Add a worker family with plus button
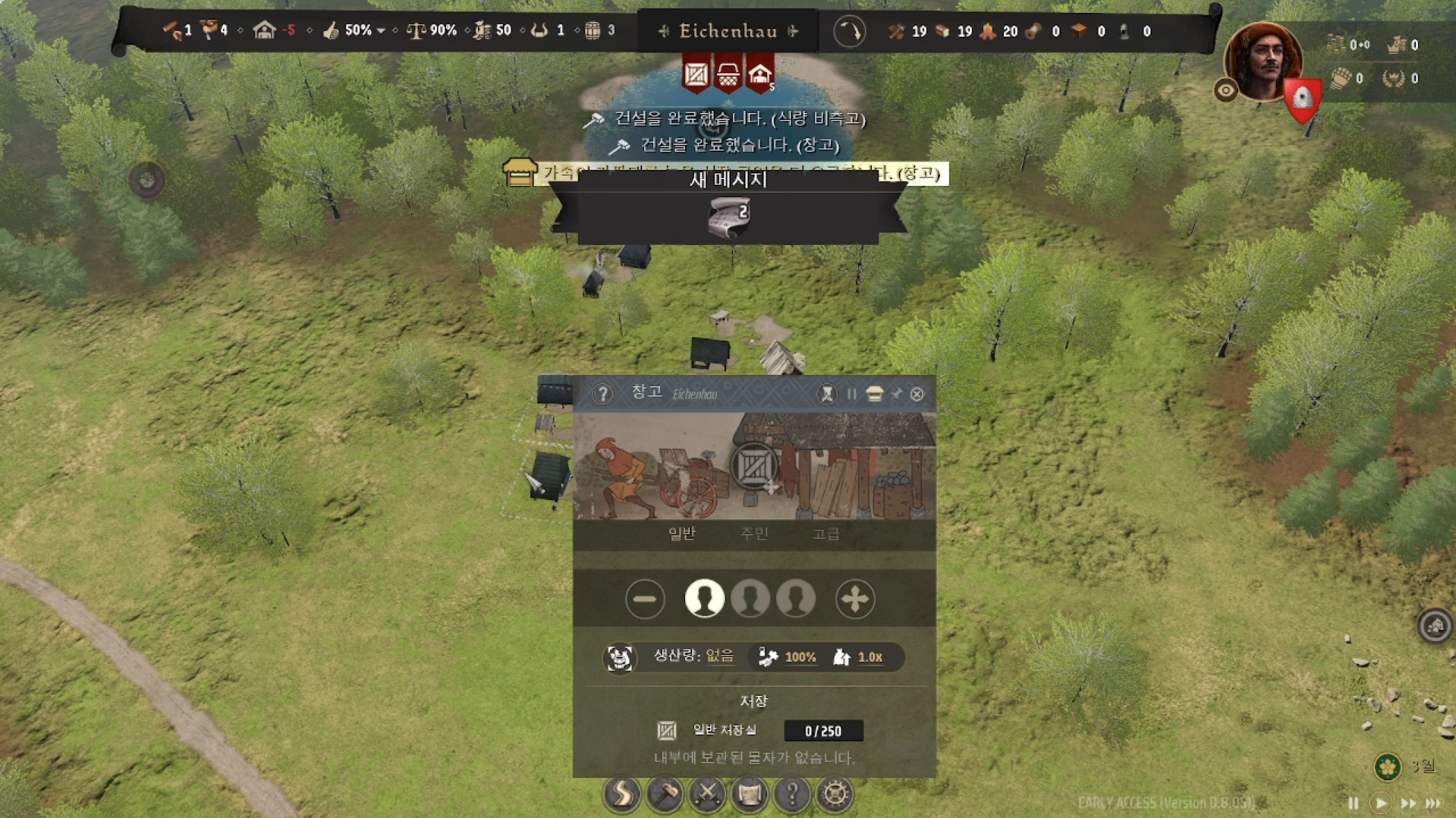Image resolution: width=1456 pixels, height=818 pixels. pyautogui.click(x=854, y=599)
